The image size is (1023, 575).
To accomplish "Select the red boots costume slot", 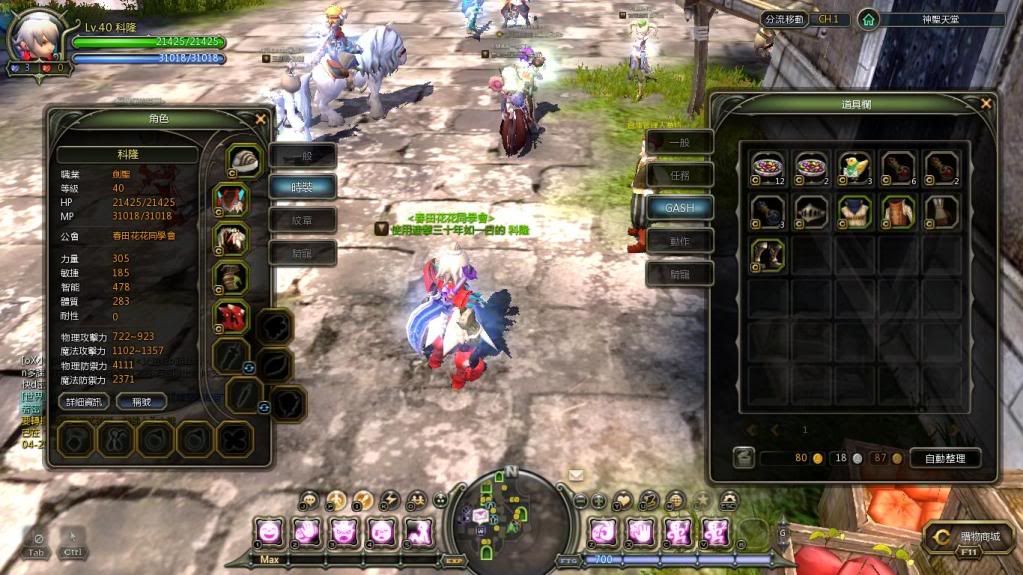I will (232, 316).
